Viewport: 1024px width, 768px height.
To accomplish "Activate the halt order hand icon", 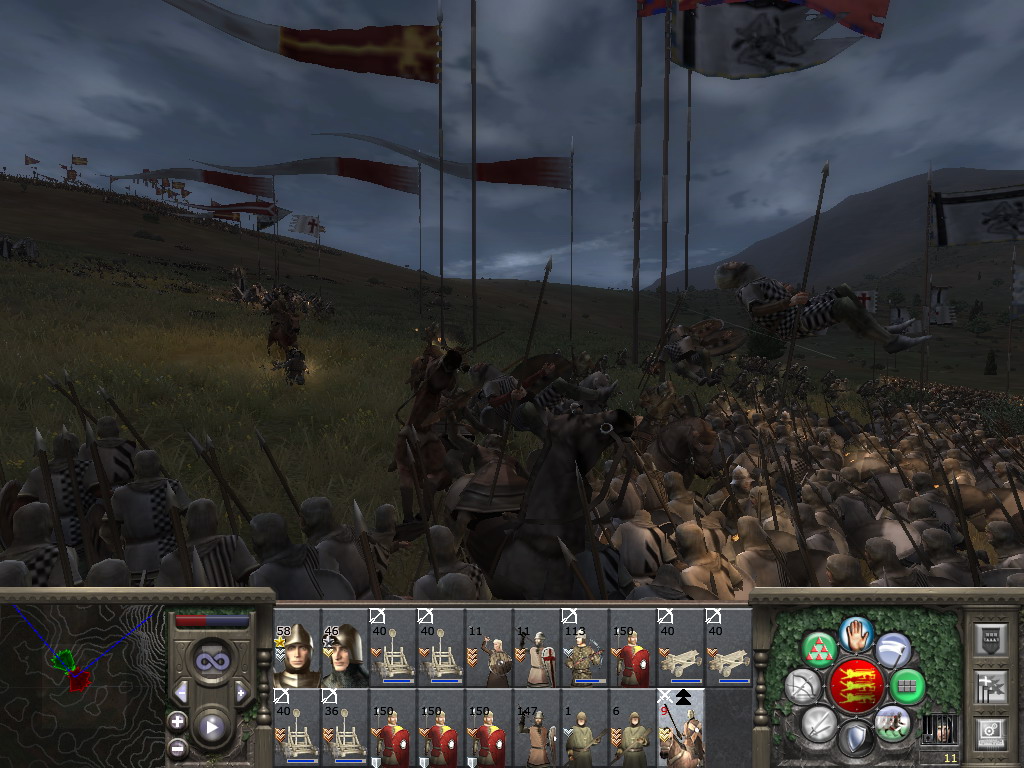I will (x=857, y=633).
